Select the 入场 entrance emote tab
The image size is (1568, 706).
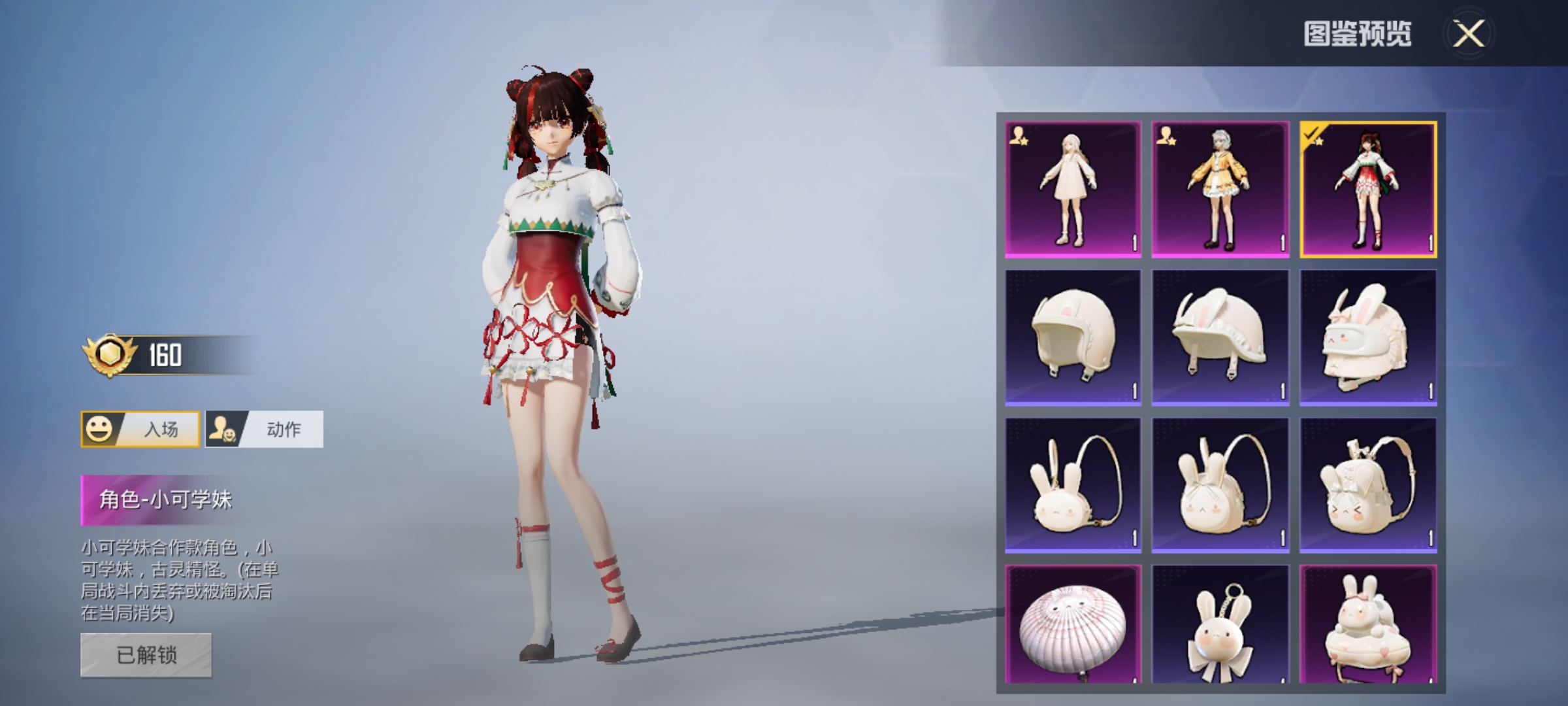pos(140,429)
